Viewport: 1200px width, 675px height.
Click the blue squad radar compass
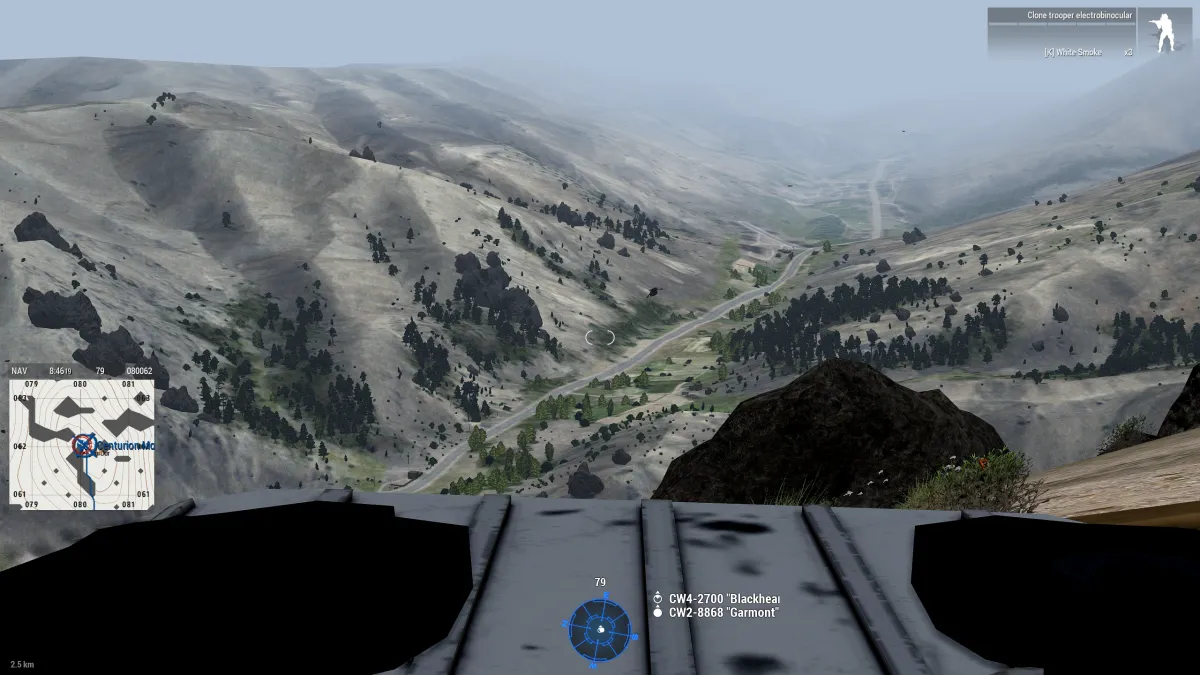(x=600, y=629)
